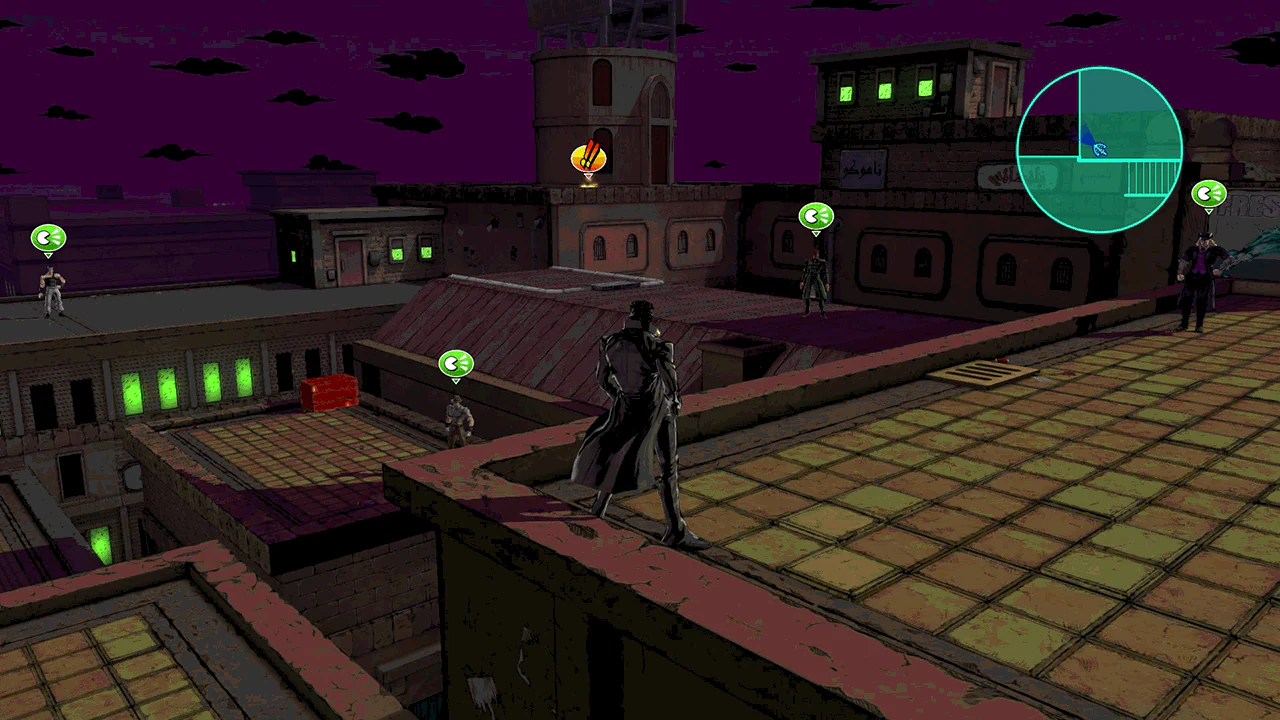Open the circular minimap in the top-right corner
Image resolution: width=1280 pixels, height=720 pixels.
click(1100, 148)
